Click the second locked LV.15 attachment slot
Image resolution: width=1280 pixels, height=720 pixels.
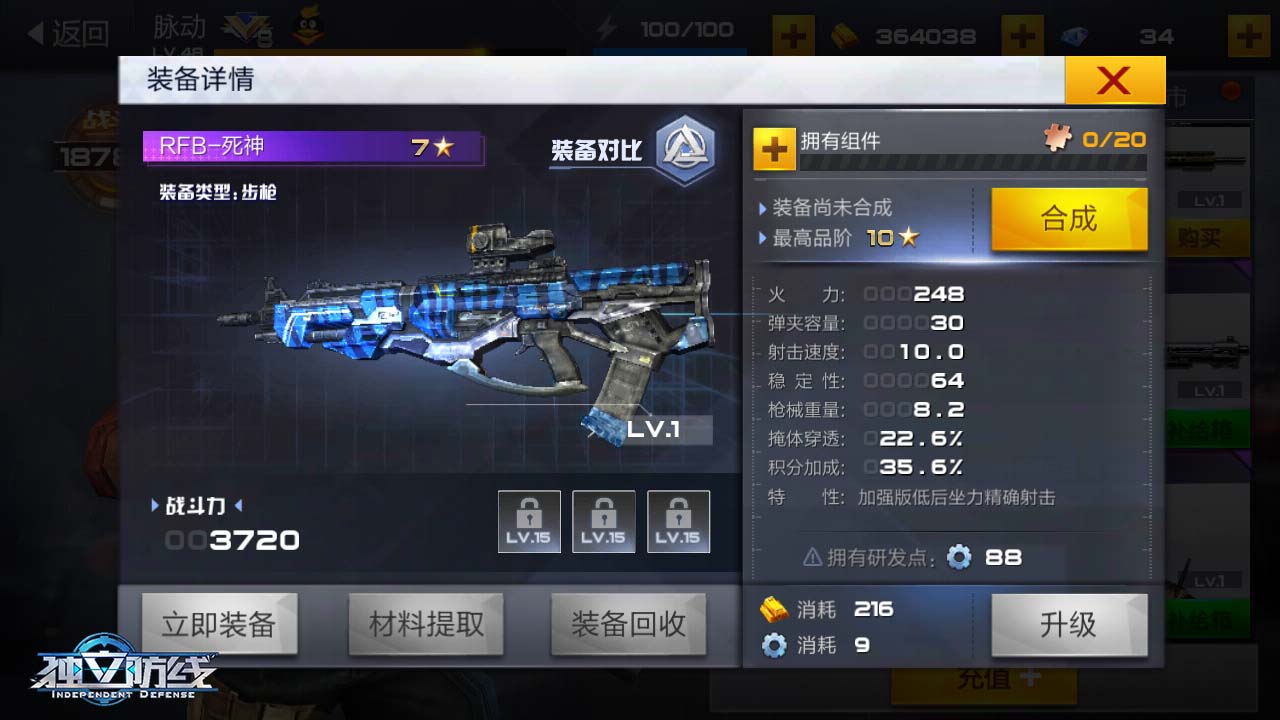(604, 520)
